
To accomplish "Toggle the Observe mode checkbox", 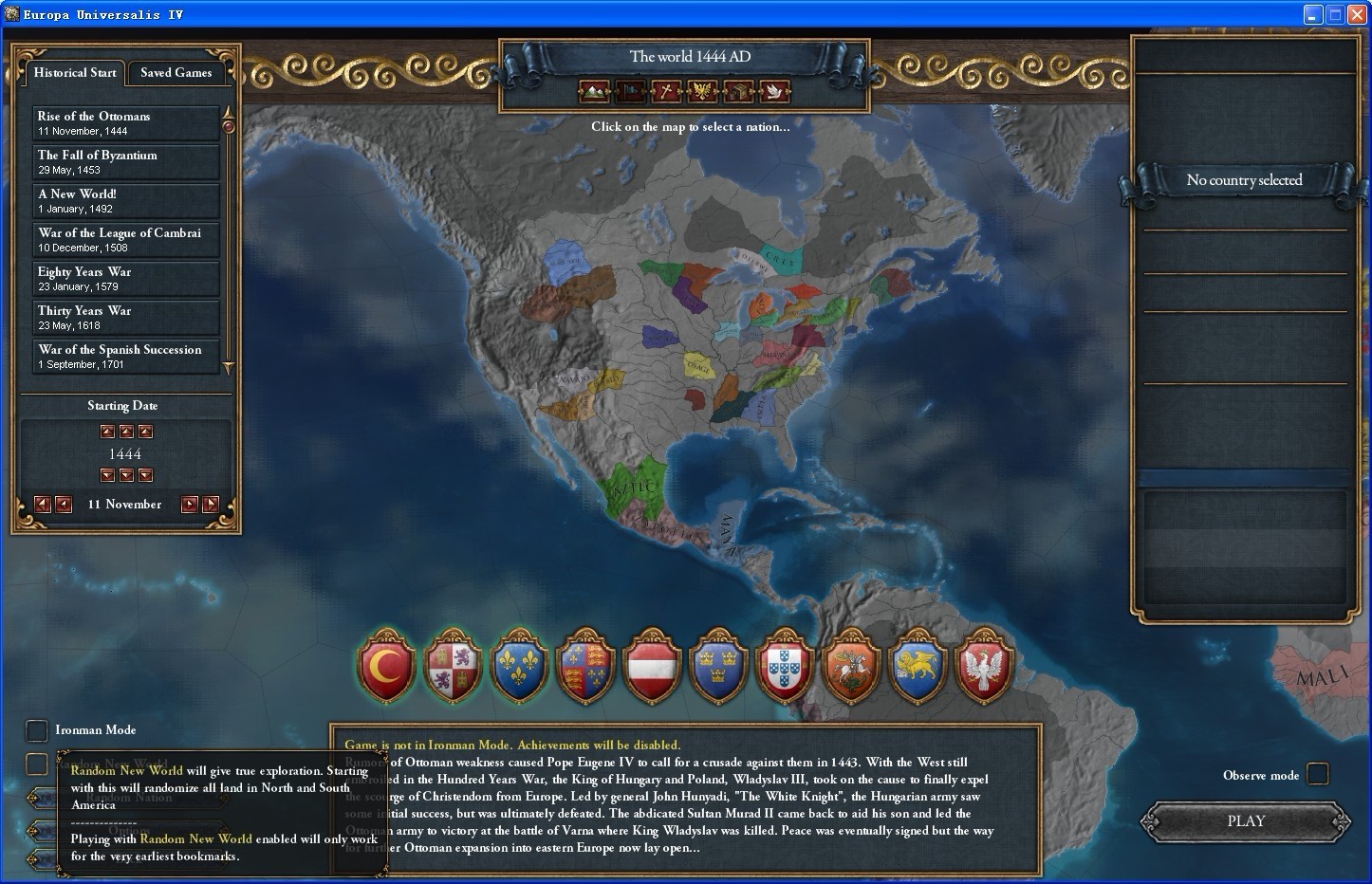I will (1317, 775).
